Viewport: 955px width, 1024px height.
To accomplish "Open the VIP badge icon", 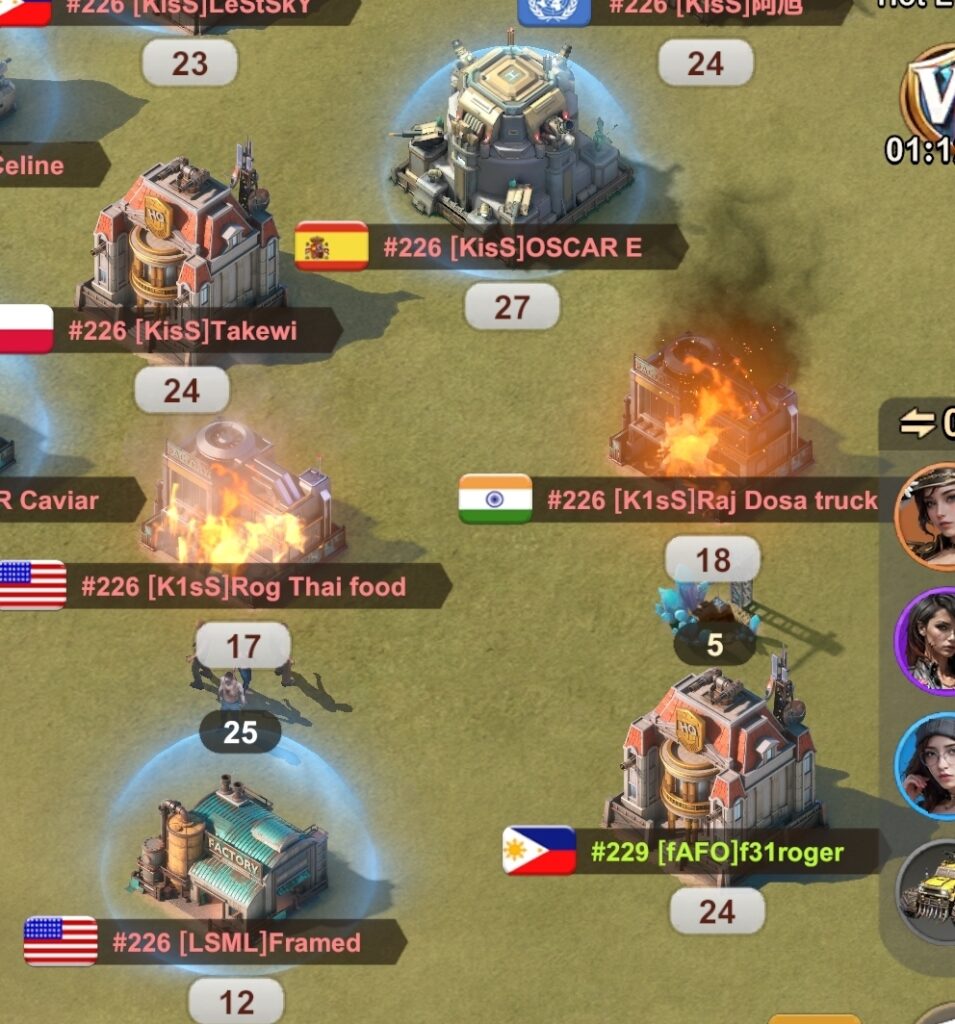I will (932, 92).
